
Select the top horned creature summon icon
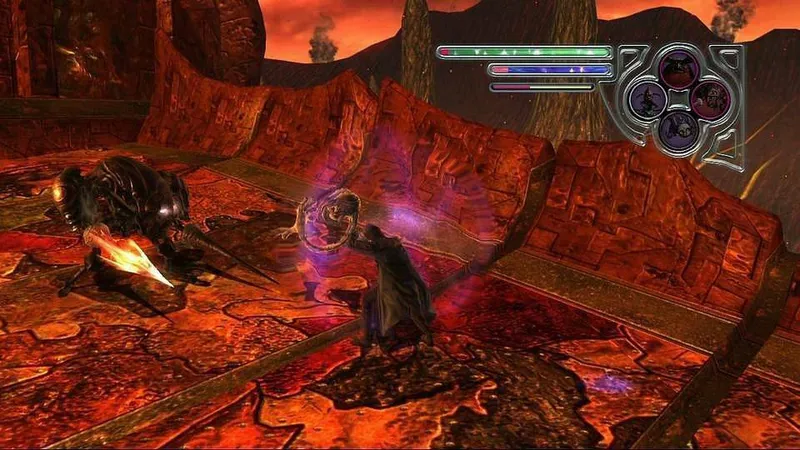click(678, 68)
